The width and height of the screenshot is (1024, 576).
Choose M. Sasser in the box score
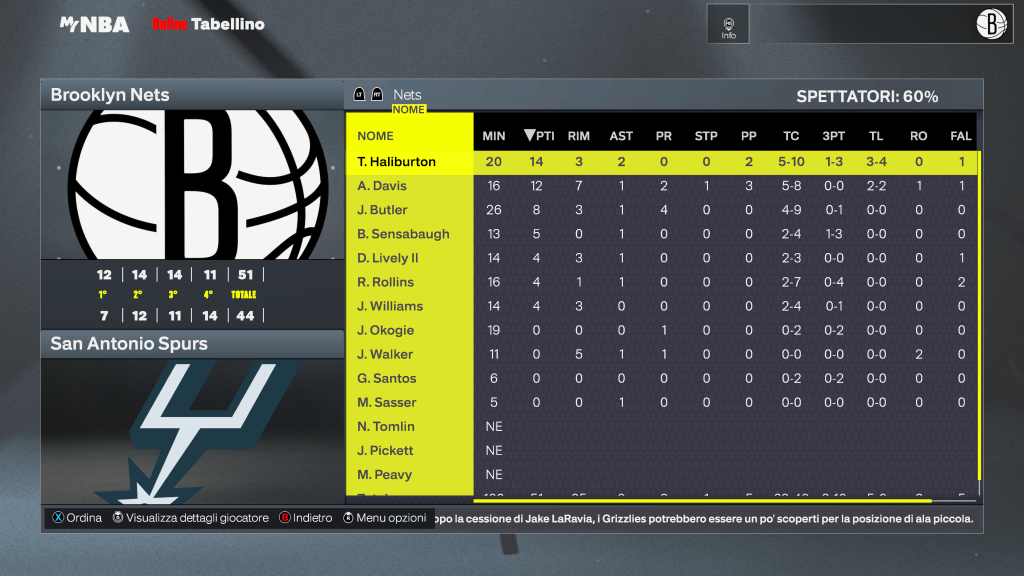pos(388,402)
